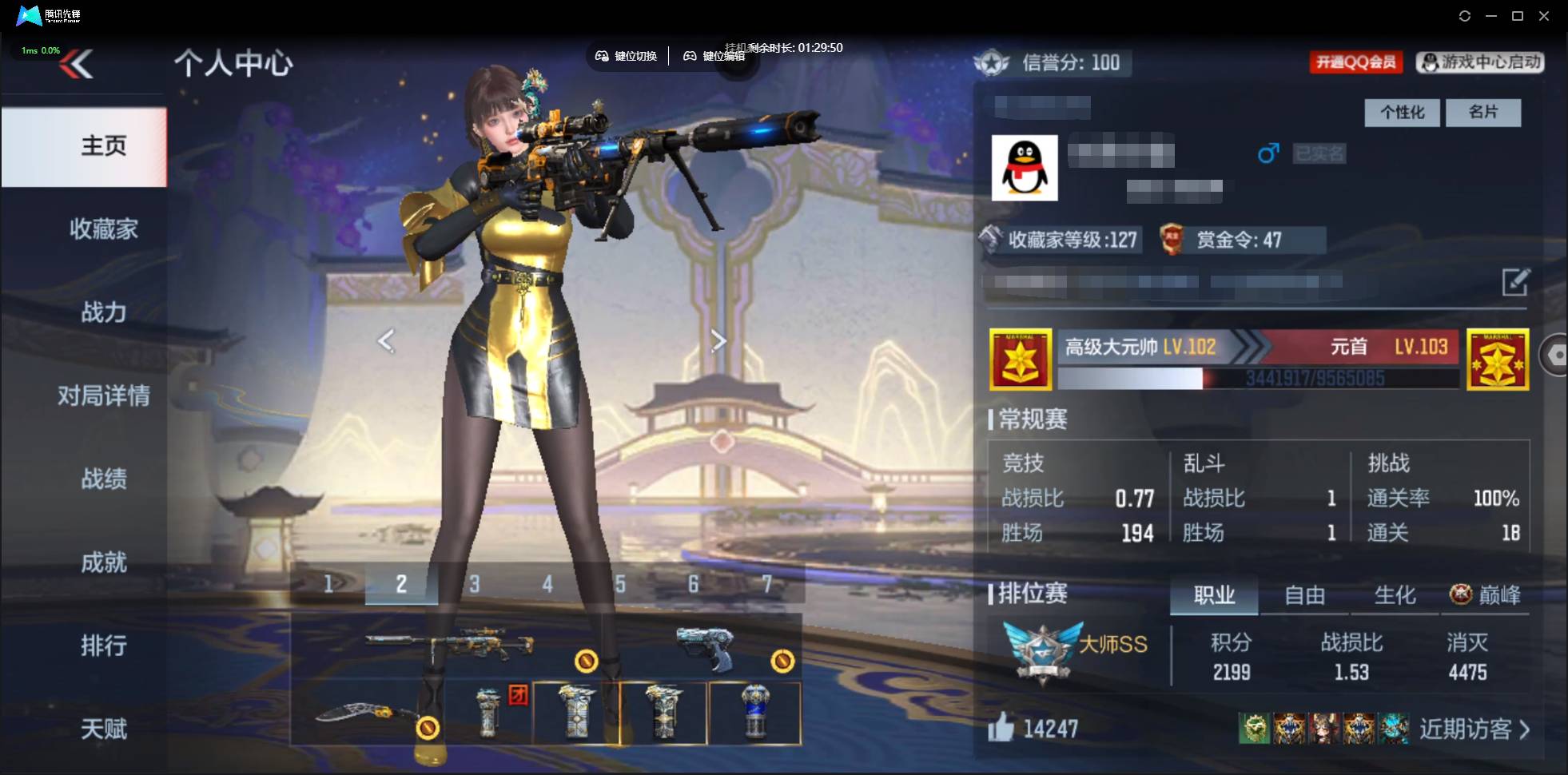
Task: Open the 键位切换 gamepad icon
Action: pos(603,57)
